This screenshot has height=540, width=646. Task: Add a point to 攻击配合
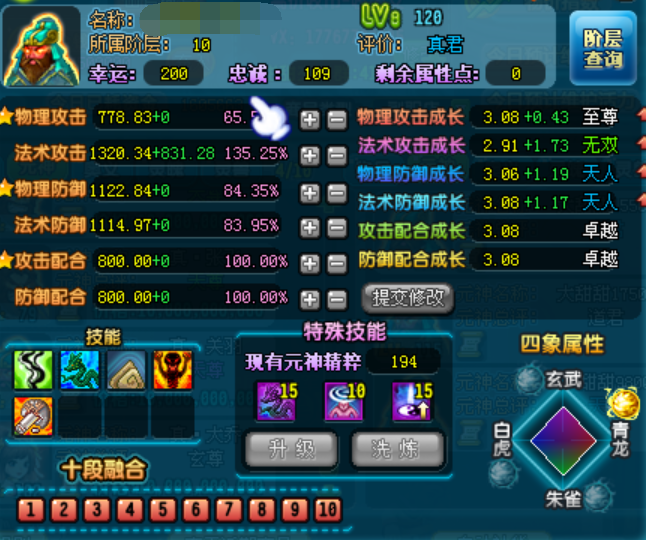tap(310, 263)
